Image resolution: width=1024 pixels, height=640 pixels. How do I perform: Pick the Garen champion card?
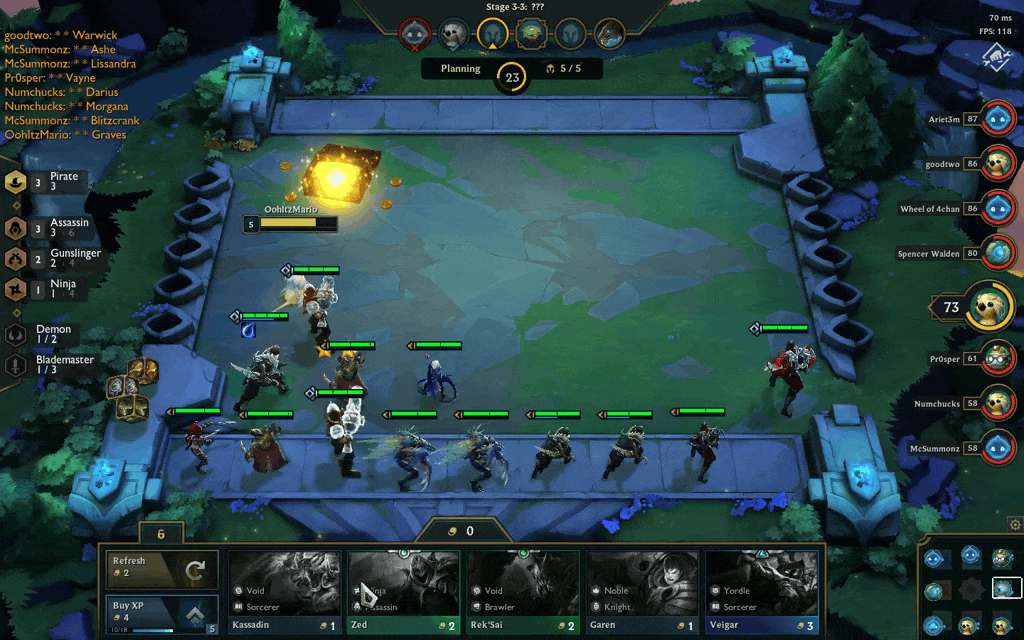tap(643, 593)
